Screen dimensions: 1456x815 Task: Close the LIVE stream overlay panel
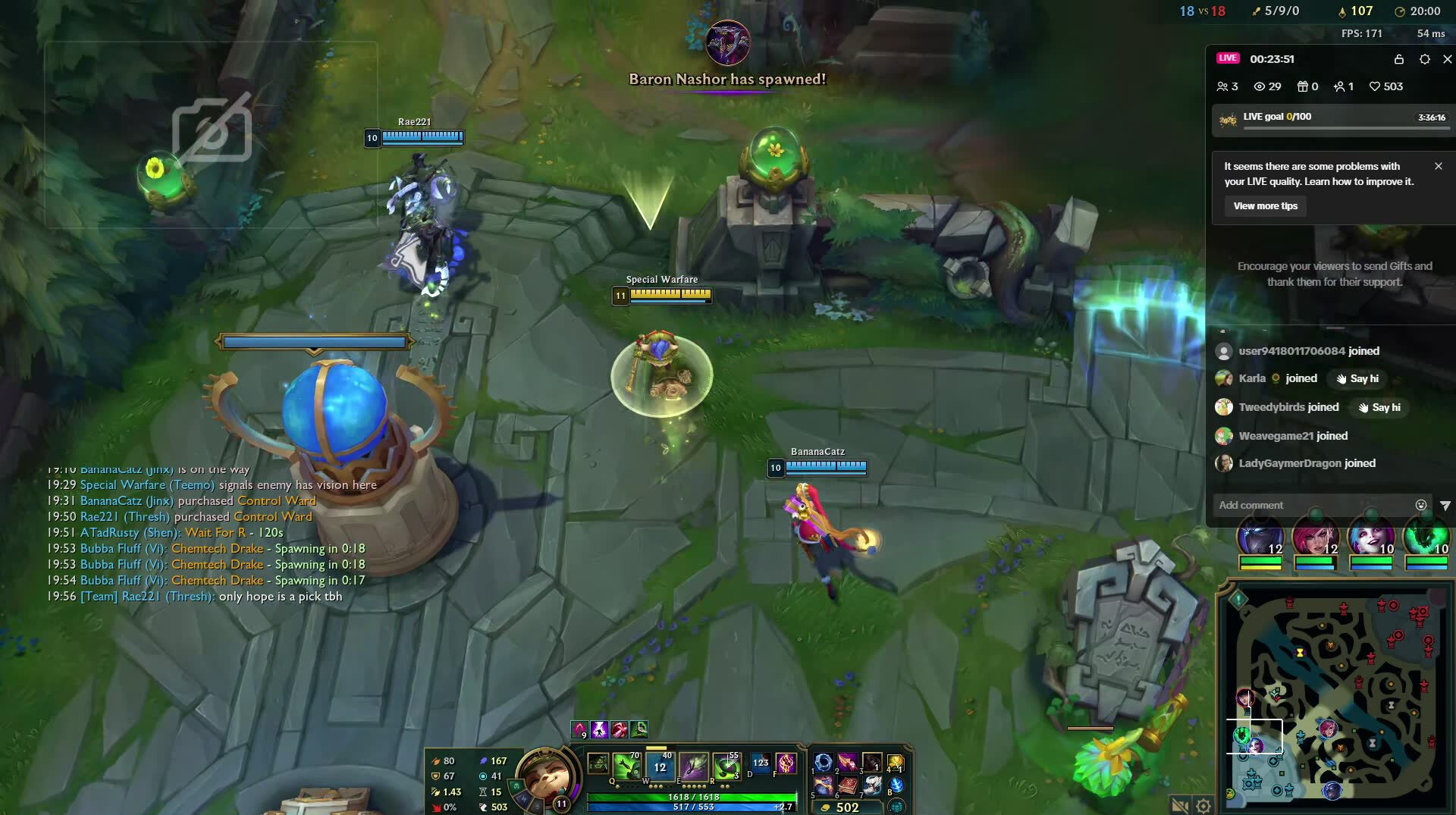click(x=1447, y=59)
